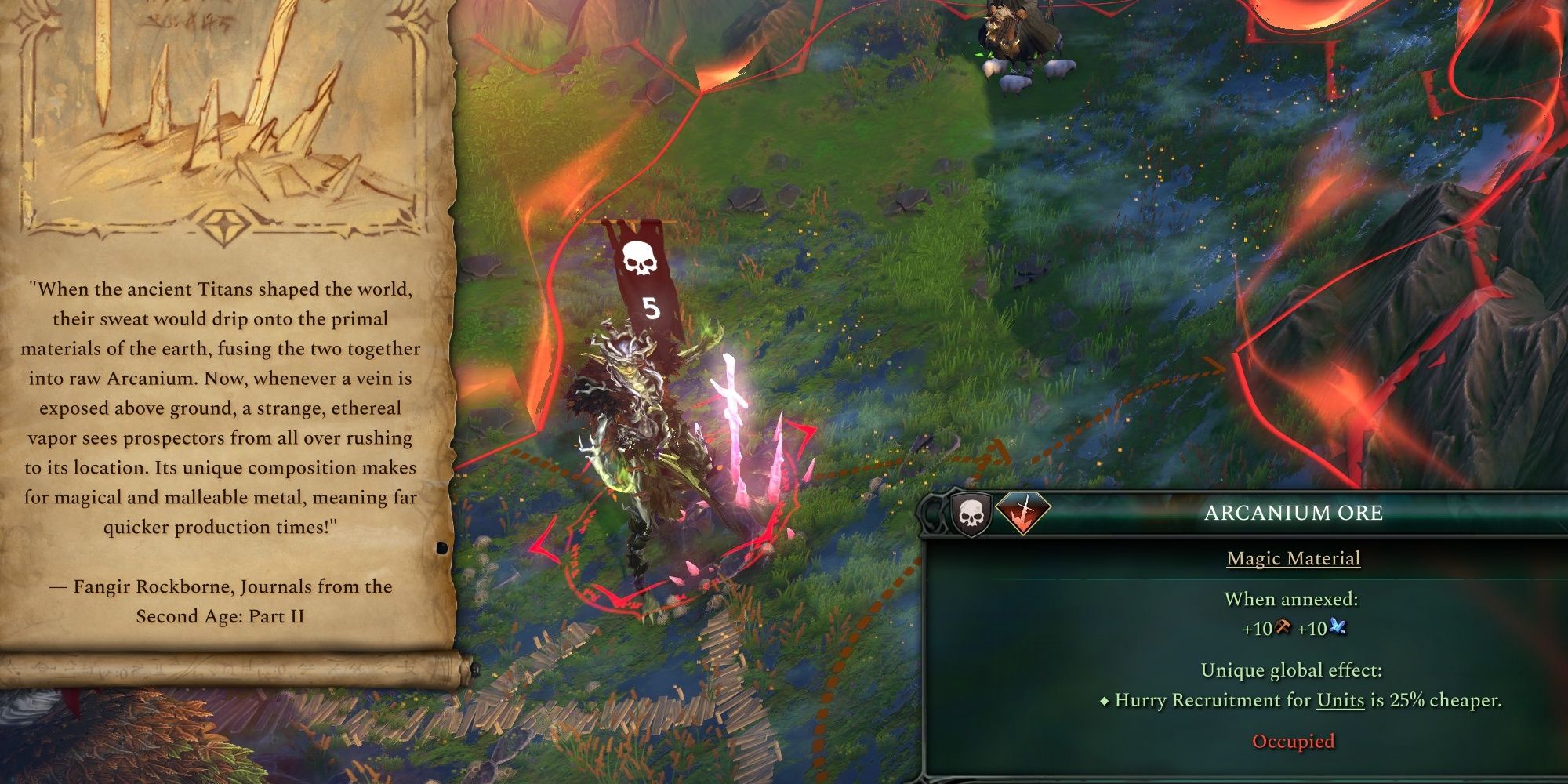Click the diamond bullet before Hurry Recruitment
1568x784 pixels.
[1106, 701]
